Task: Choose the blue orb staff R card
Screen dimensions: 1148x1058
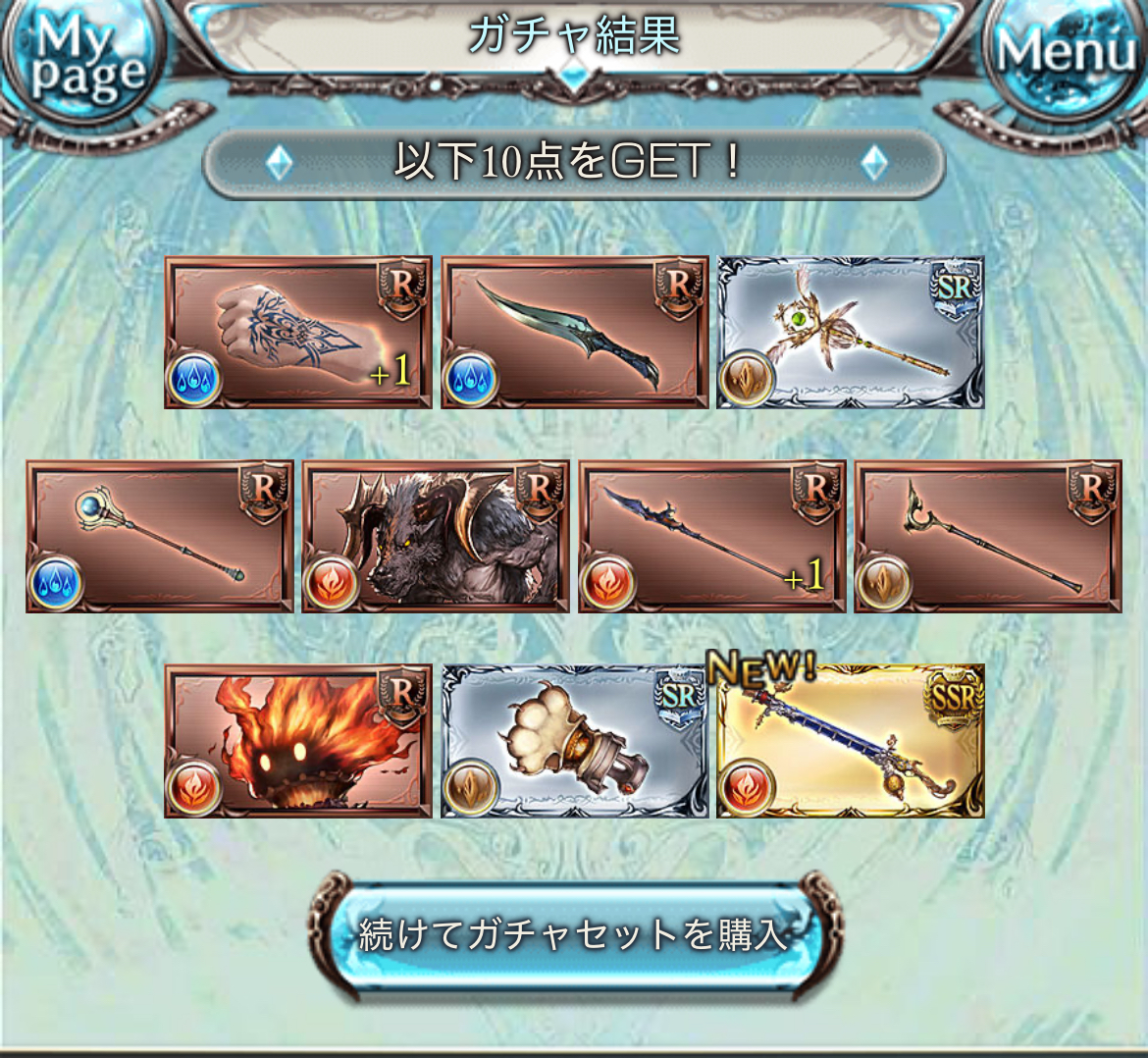Action: click(160, 537)
